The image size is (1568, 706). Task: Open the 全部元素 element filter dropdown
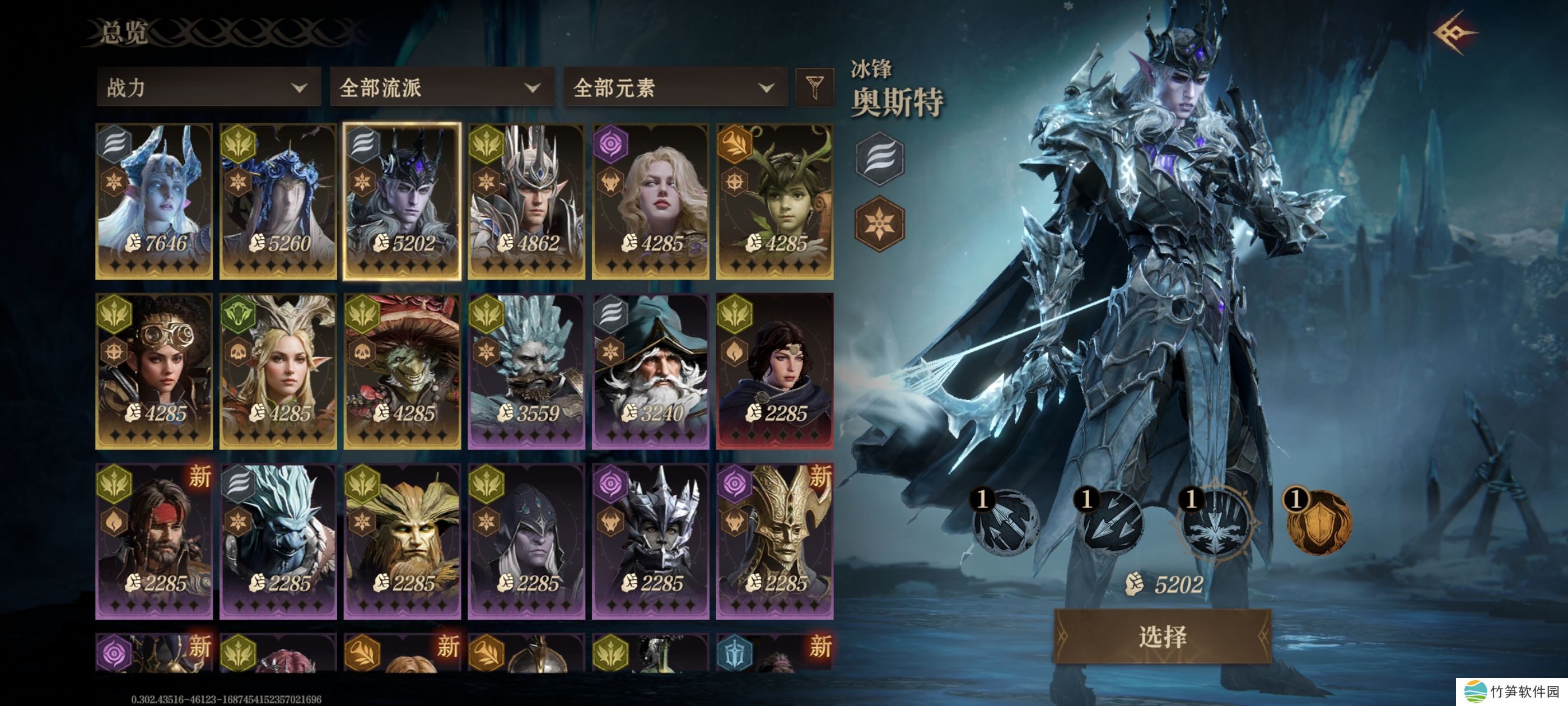coord(674,88)
